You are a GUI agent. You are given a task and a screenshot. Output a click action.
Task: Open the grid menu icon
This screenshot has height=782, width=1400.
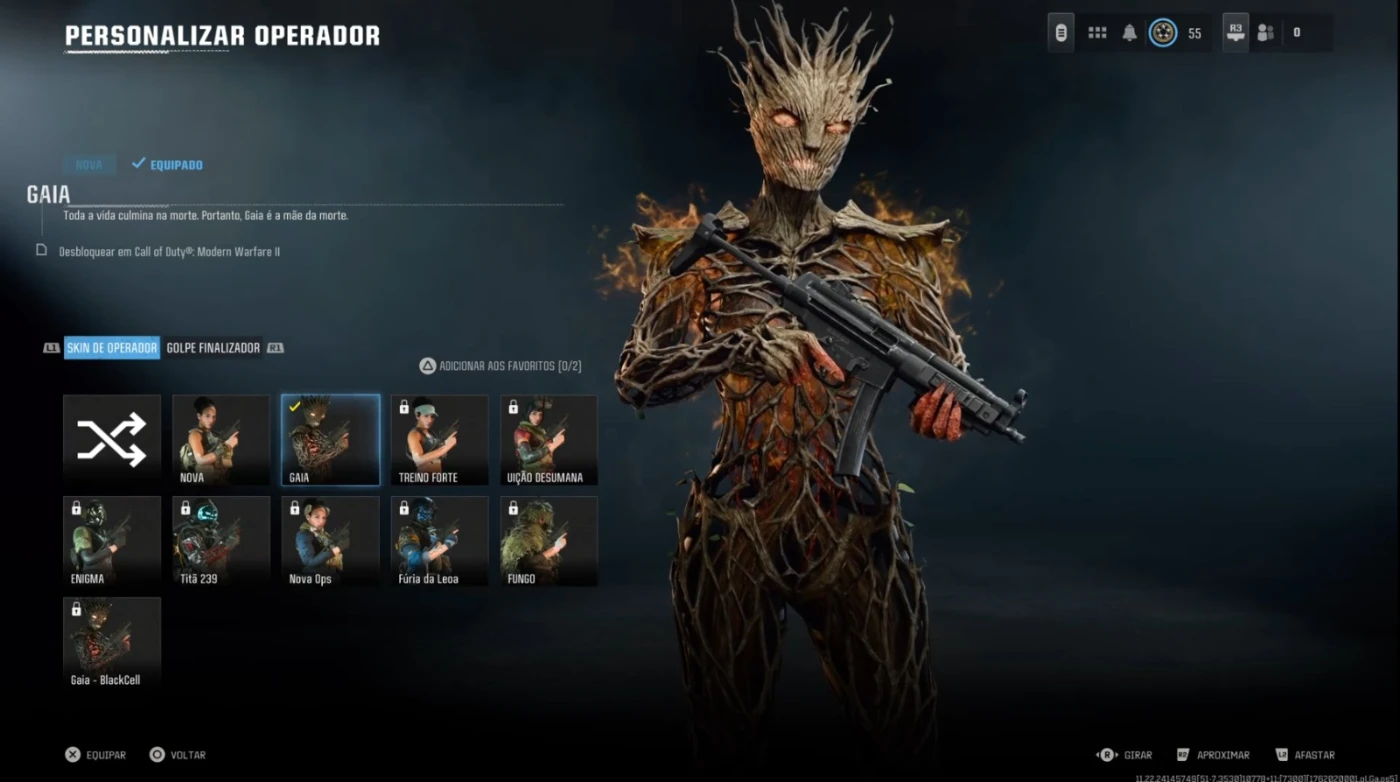click(x=1097, y=33)
